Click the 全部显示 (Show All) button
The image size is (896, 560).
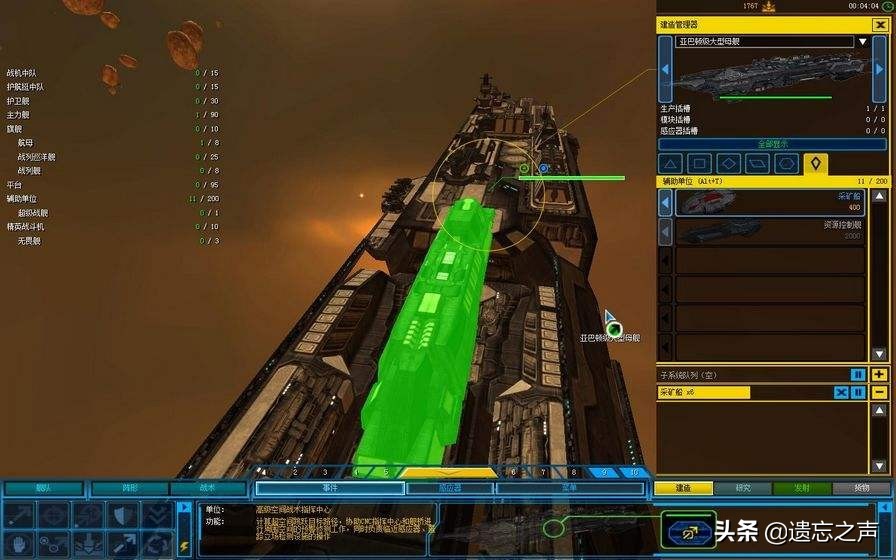click(x=771, y=143)
